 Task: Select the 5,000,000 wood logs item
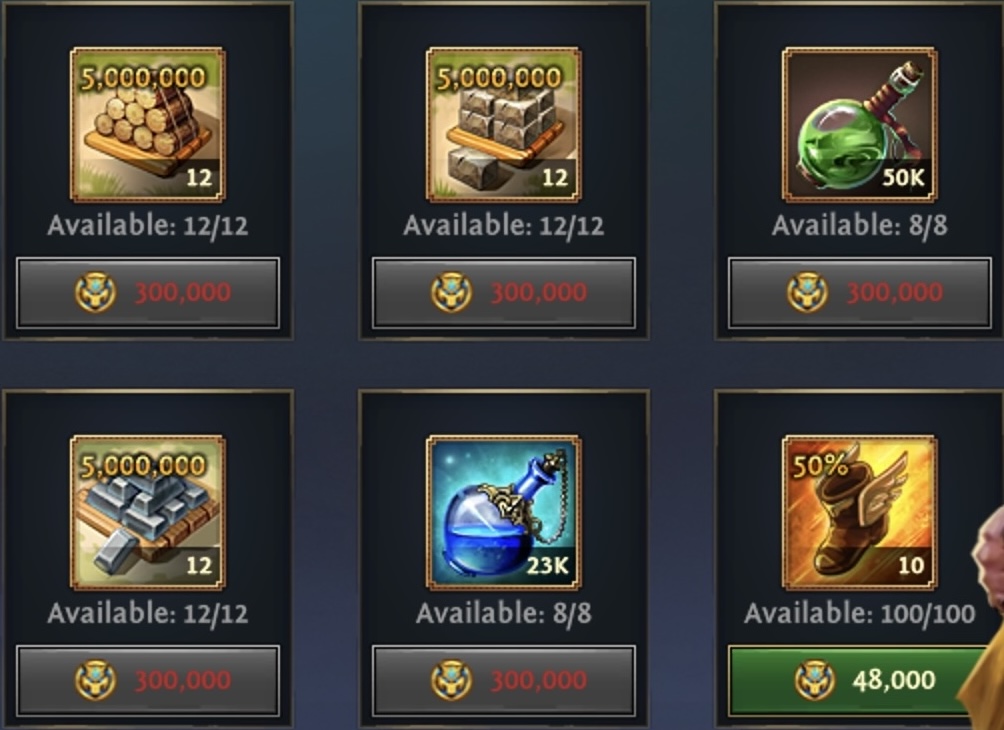click(x=147, y=125)
